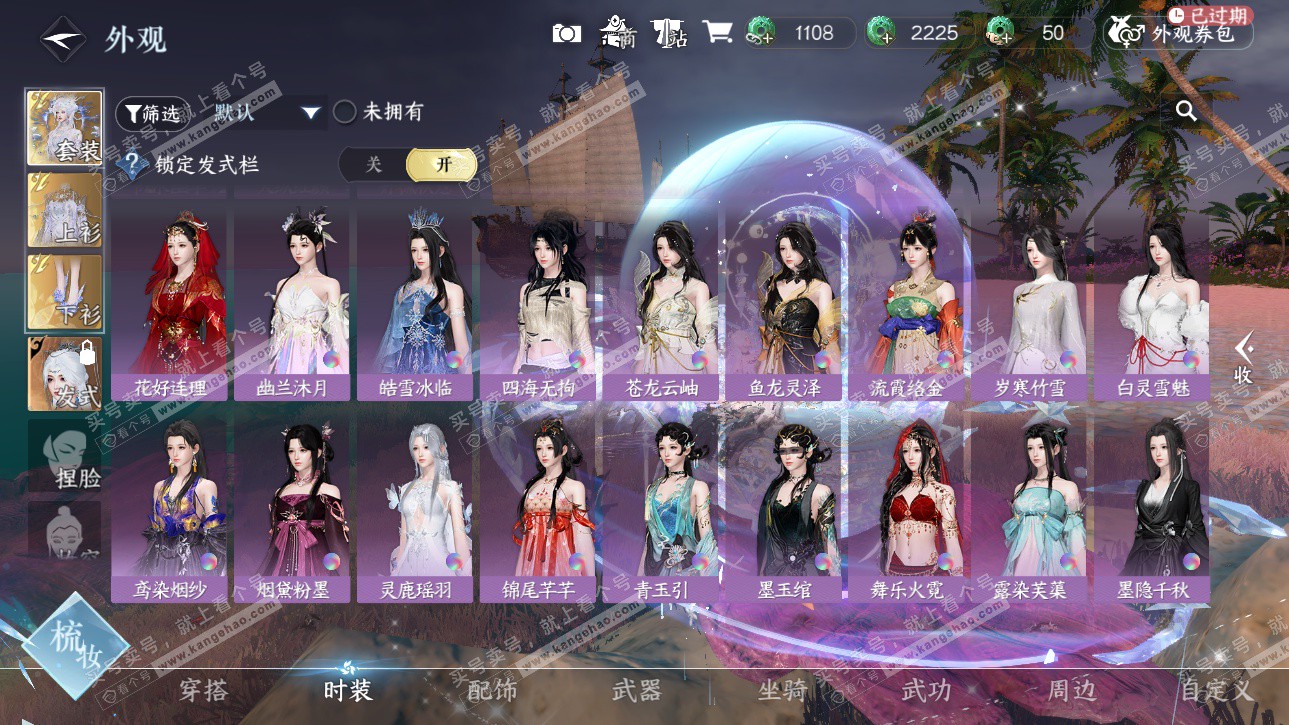Pick the 流霞络金 outfit tile

click(x=907, y=300)
